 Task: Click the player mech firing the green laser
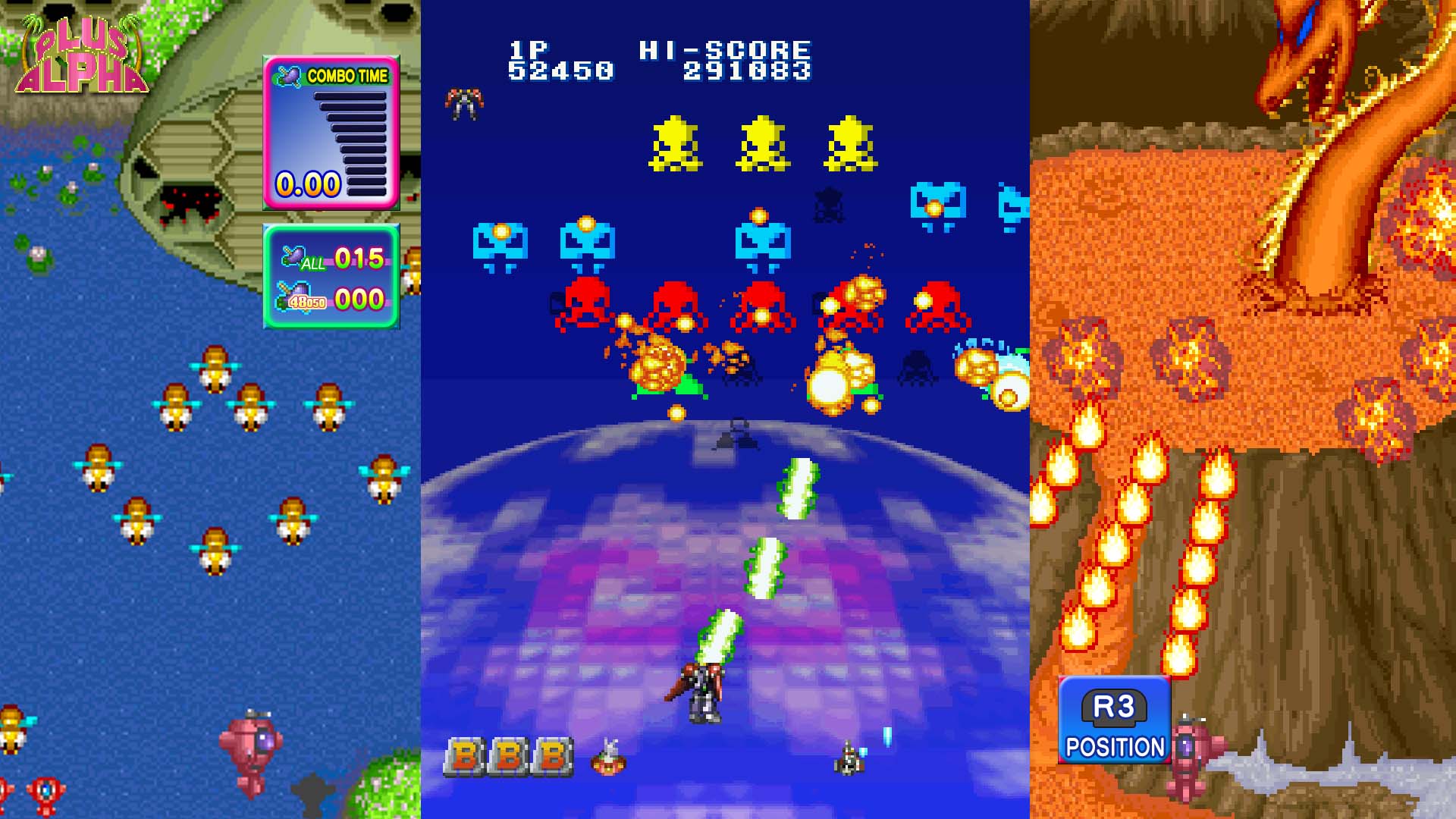click(x=701, y=686)
